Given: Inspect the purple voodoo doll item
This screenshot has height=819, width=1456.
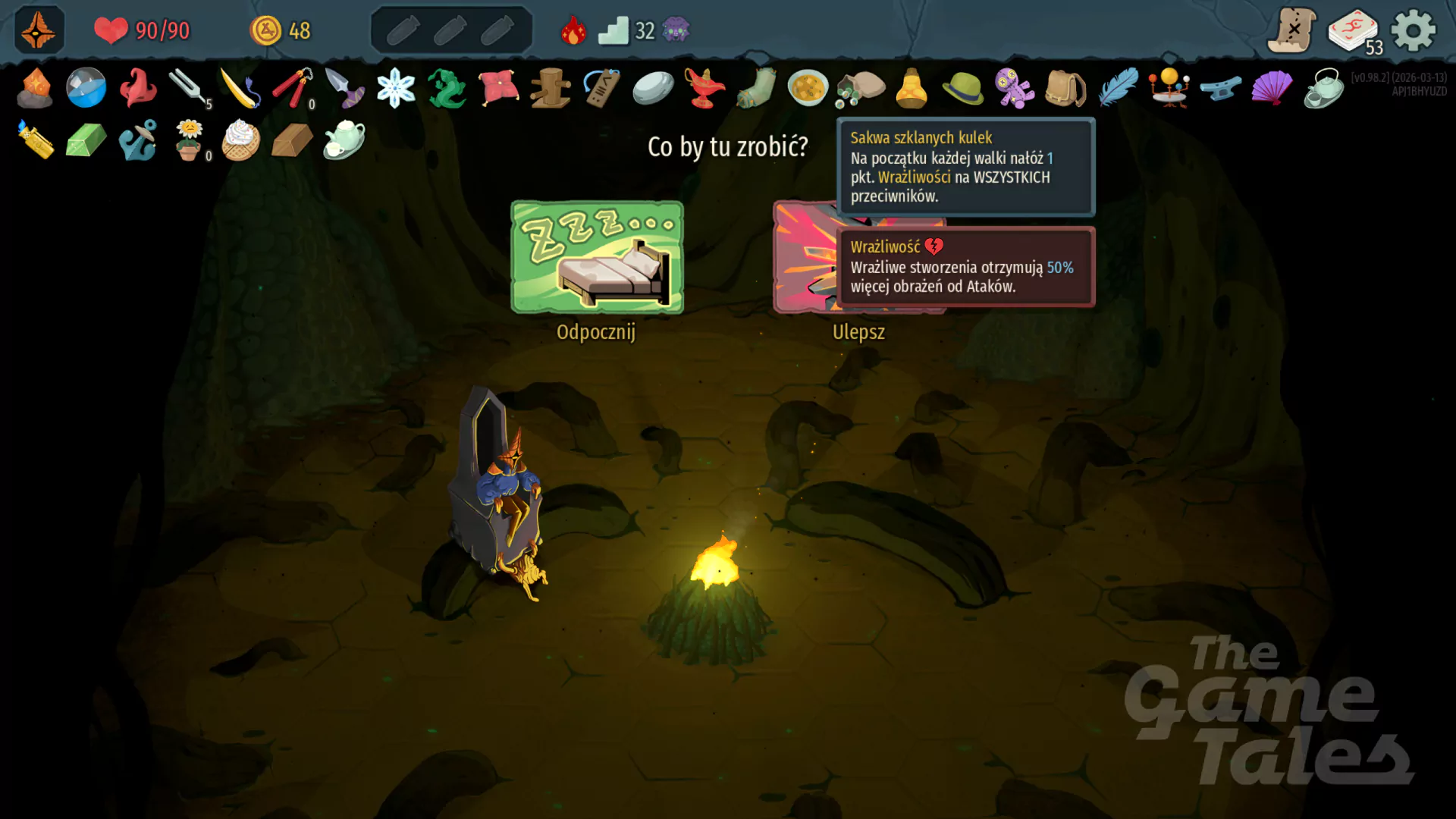Looking at the screenshot, I should pos(1014,89).
